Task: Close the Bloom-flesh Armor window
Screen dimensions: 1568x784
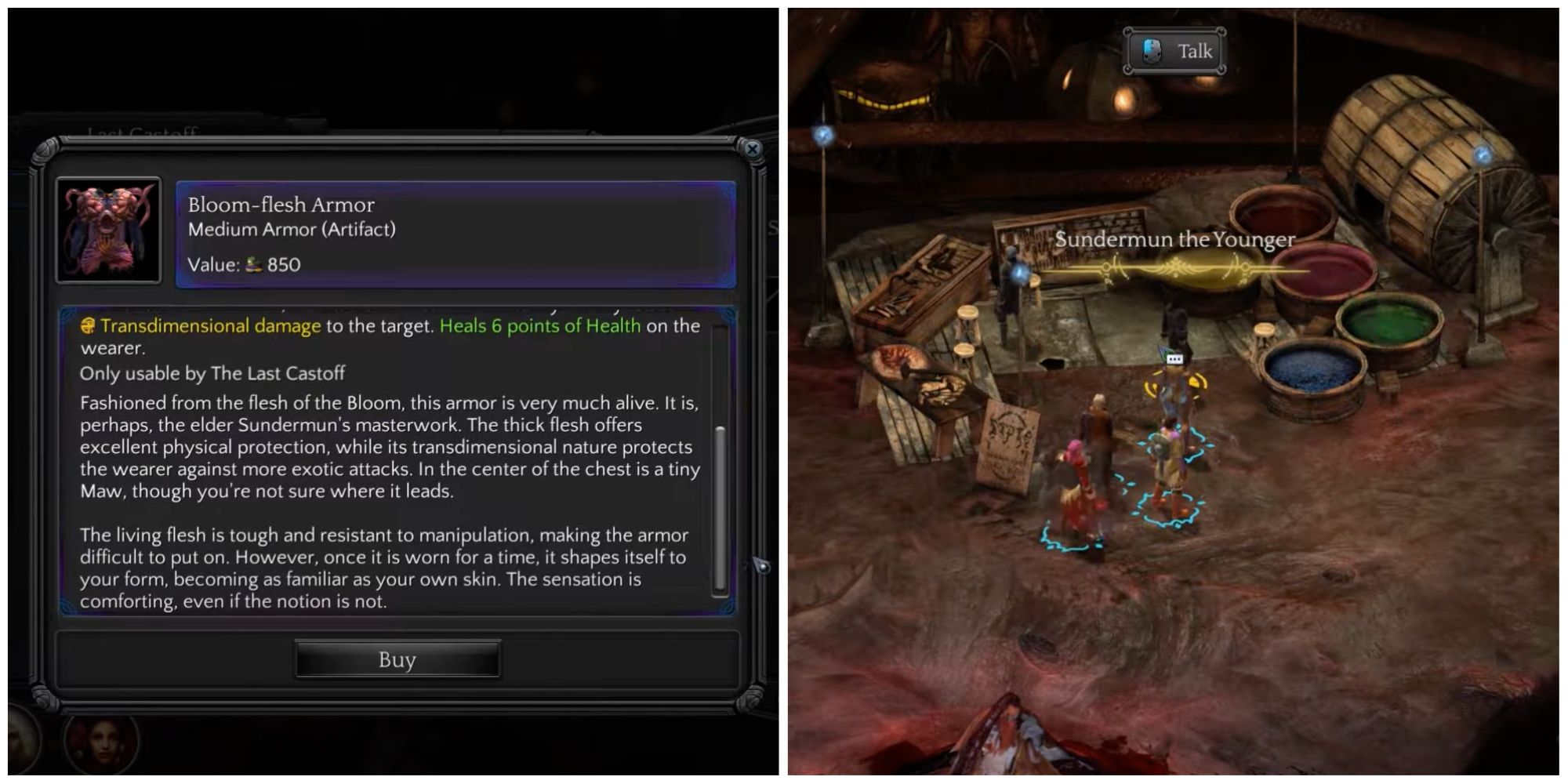Action: click(753, 149)
